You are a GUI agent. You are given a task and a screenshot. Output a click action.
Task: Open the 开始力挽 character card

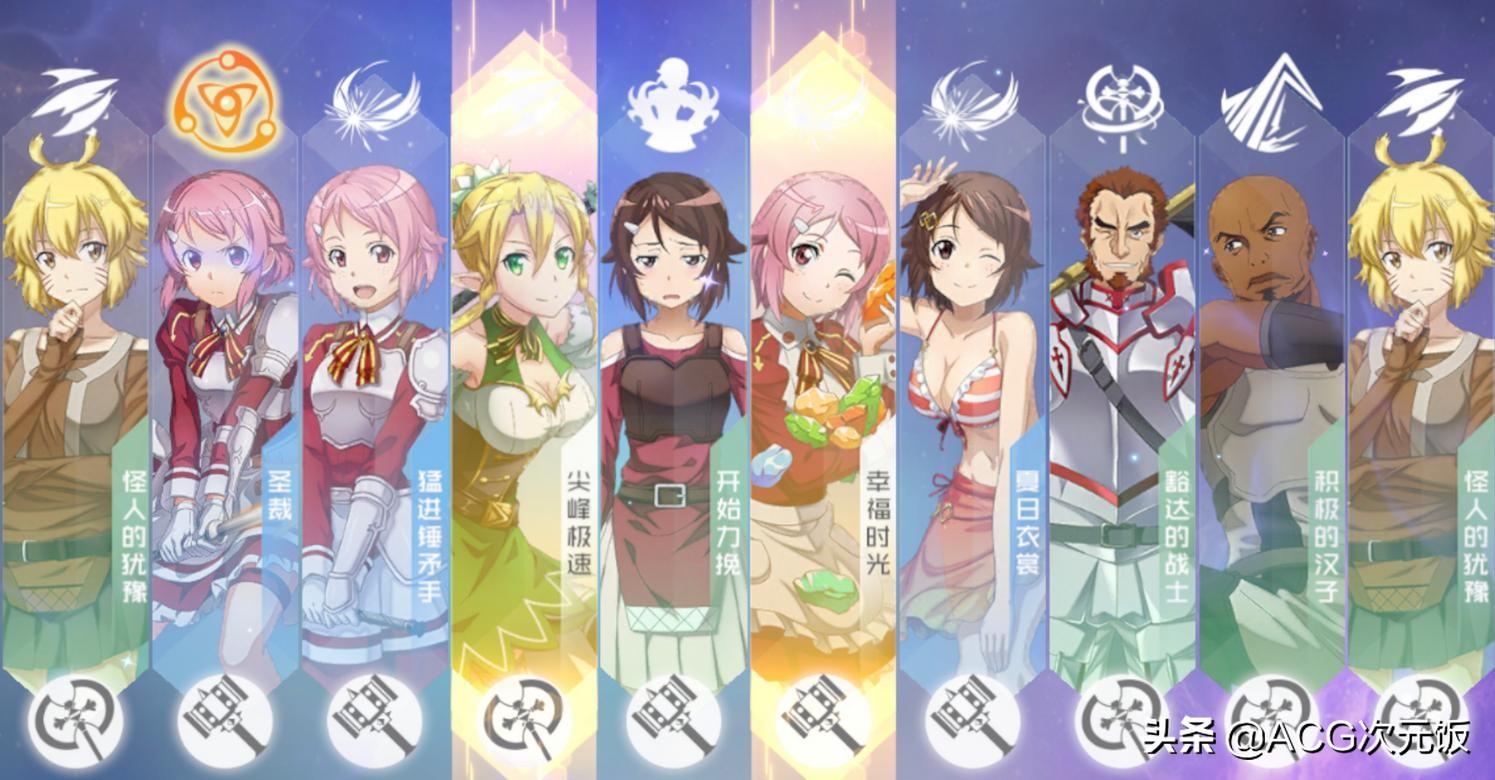coord(672,400)
